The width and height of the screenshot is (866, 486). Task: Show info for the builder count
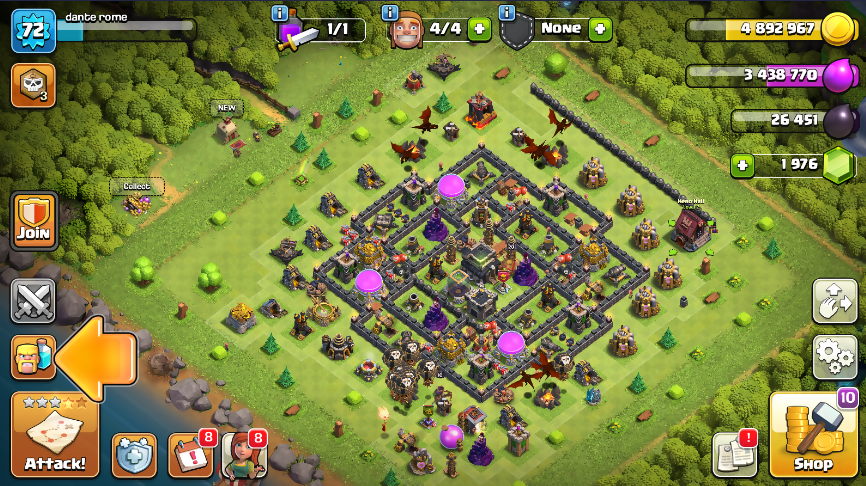[x=392, y=13]
